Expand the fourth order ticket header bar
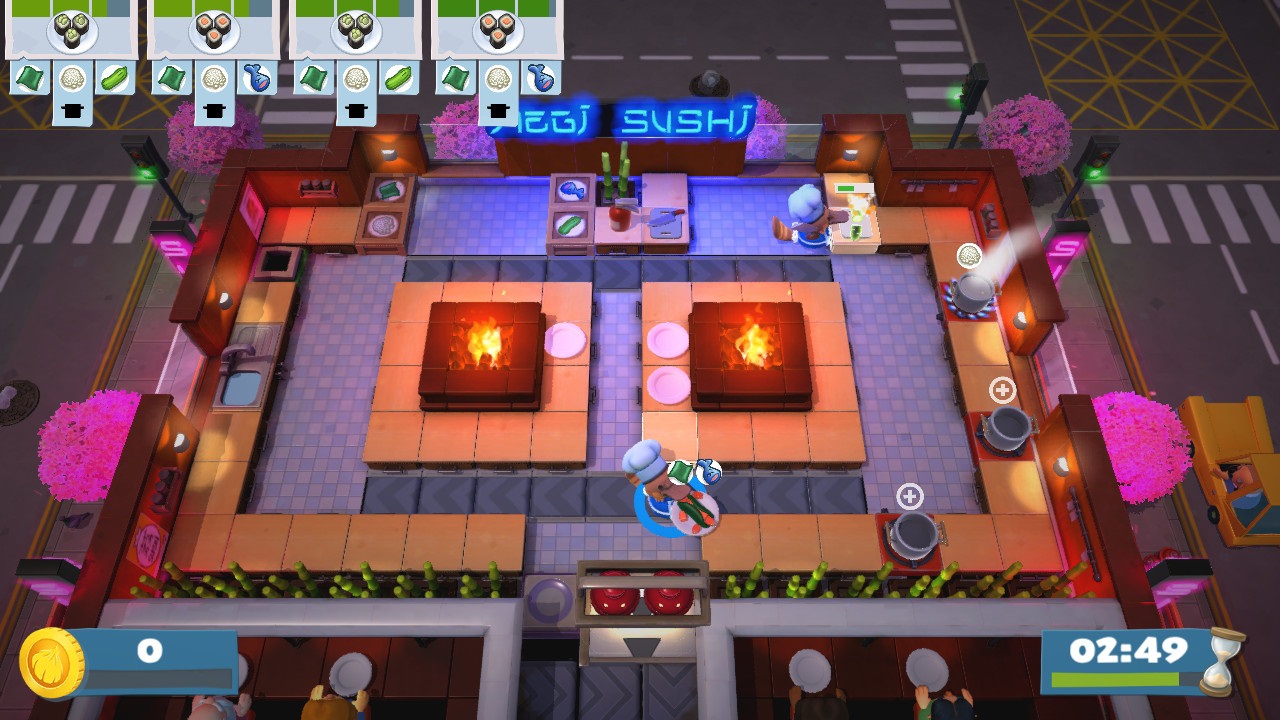Screen dimensions: 1280x720 [494, 10]
